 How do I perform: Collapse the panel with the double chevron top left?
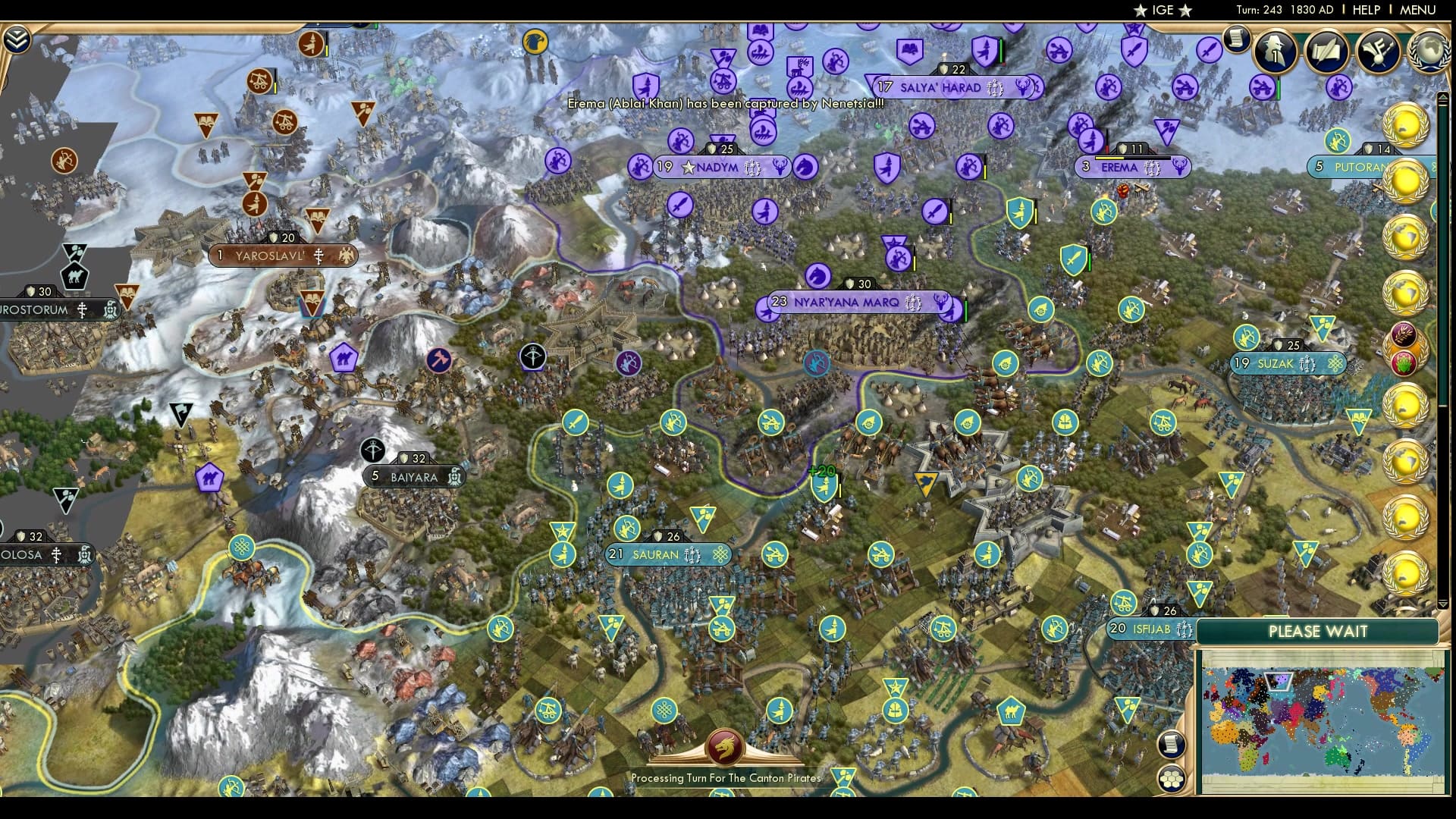tap(17, 38)
